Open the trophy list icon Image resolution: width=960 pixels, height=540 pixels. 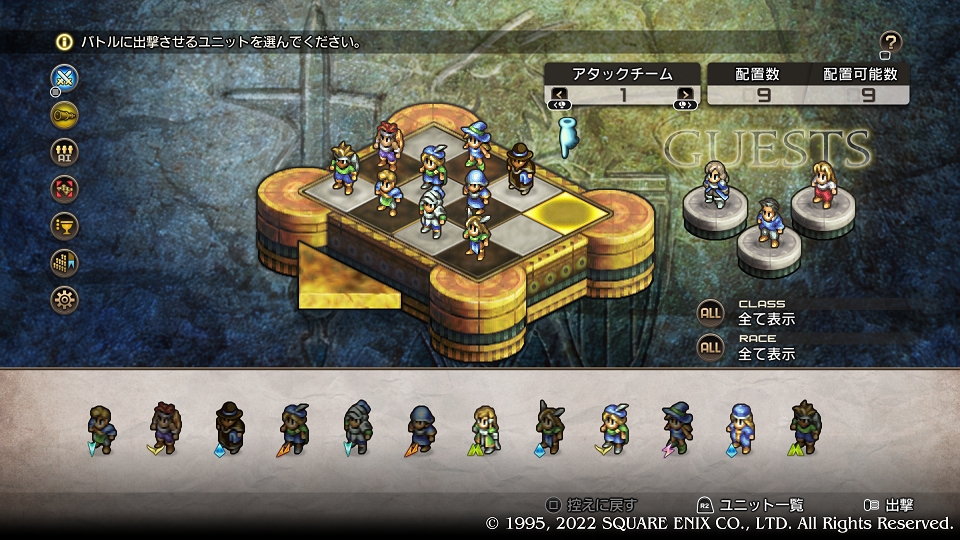tap(65, 225)
